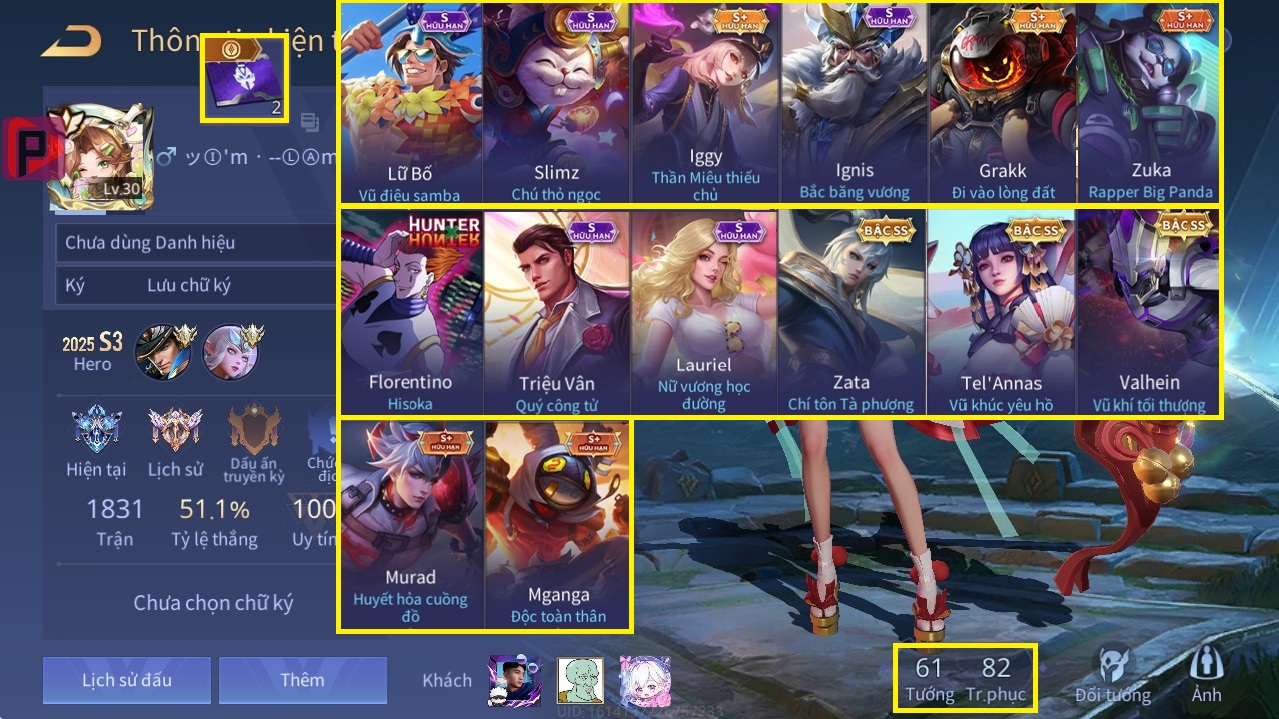Viewport: 1279px width, 719px height.
Task: Choose the Zuka Rapper Big Panda skin
Action: click(1150, 103)
